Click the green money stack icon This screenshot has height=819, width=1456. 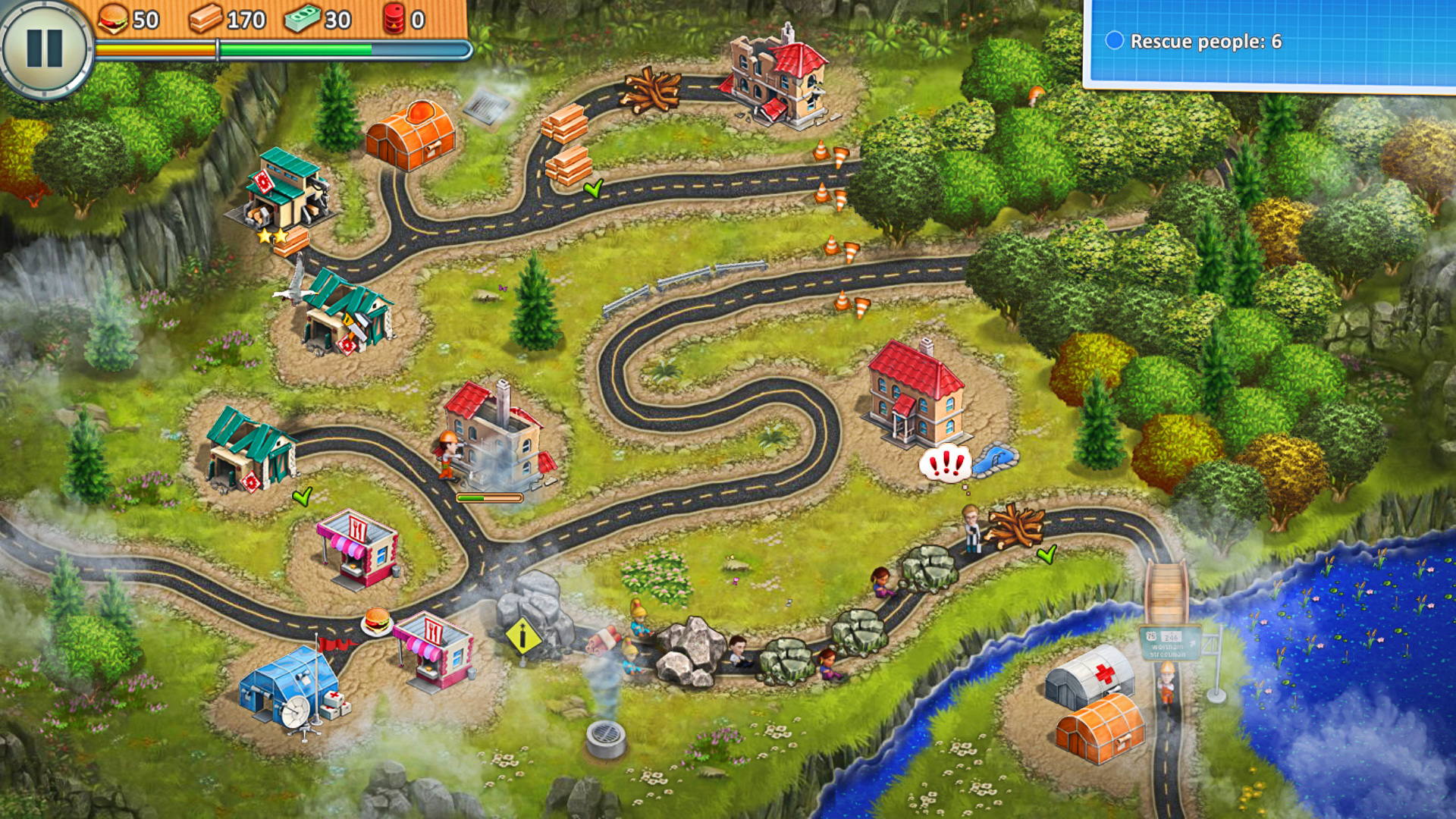[x=303, y=20]
